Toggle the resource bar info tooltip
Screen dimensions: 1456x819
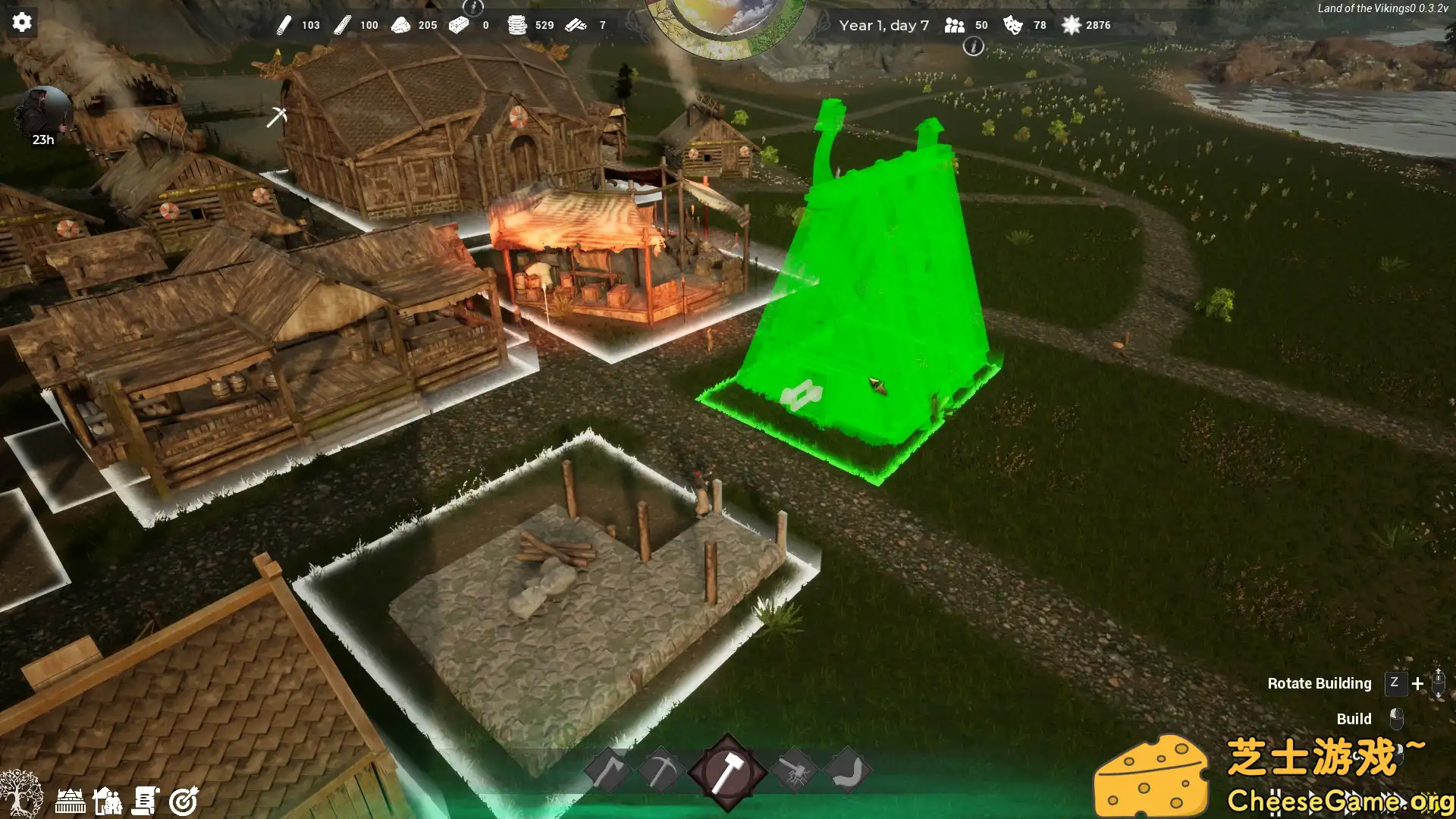pos(474,9)
